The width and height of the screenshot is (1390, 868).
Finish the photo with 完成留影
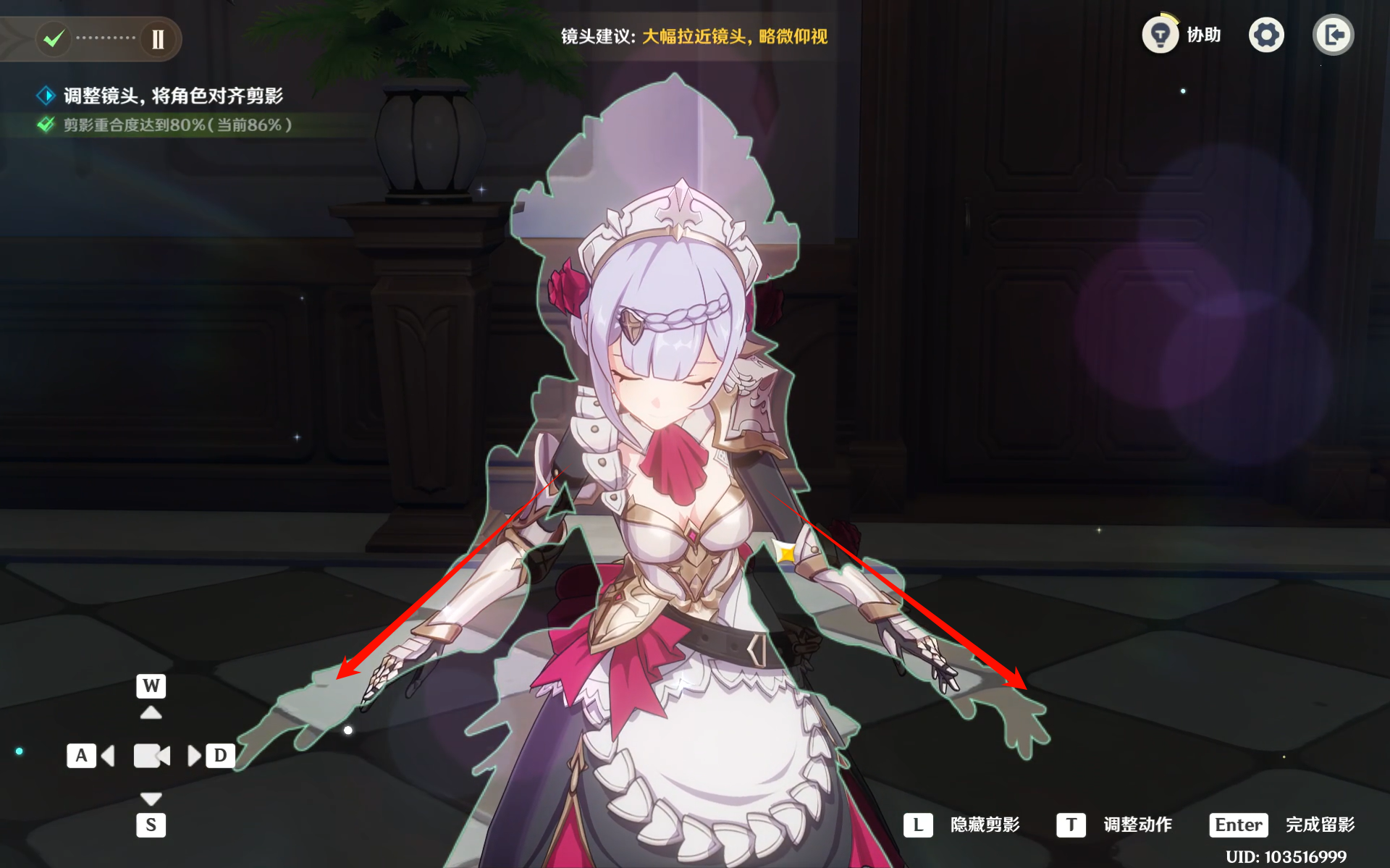pos(1319,825)
